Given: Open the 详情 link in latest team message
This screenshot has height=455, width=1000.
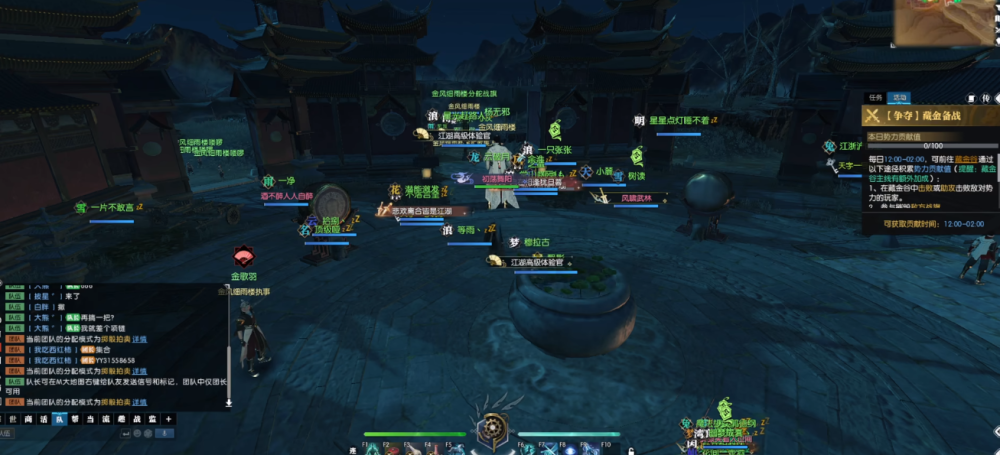Looking at the screenshot, I should [x=139, y=401].
